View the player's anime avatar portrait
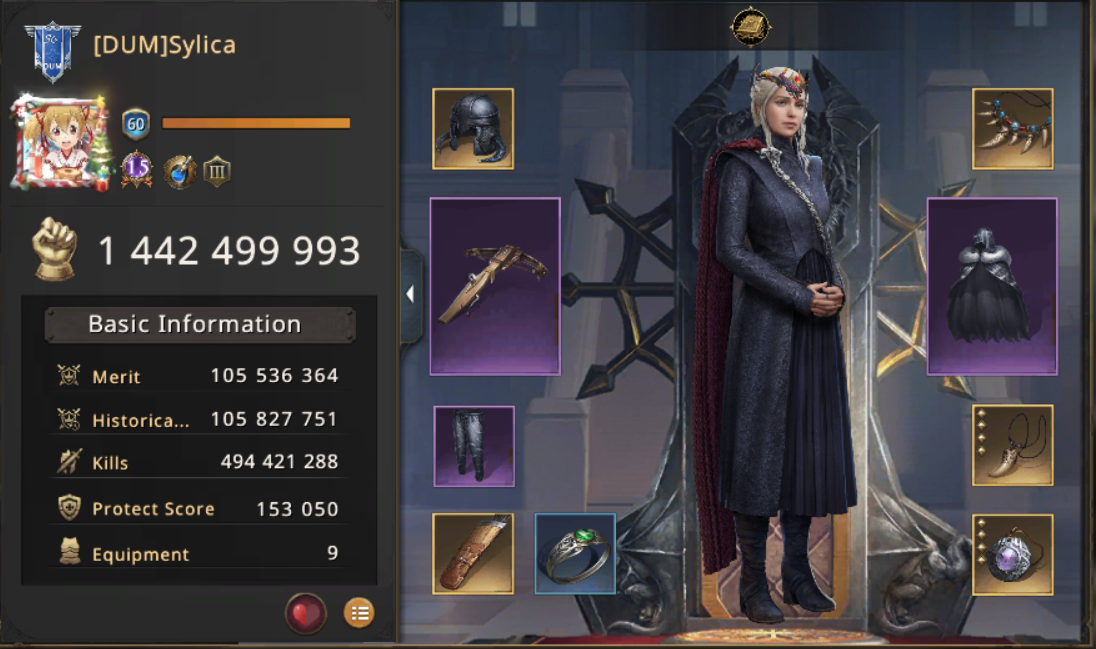 click(x=60, y=142)
